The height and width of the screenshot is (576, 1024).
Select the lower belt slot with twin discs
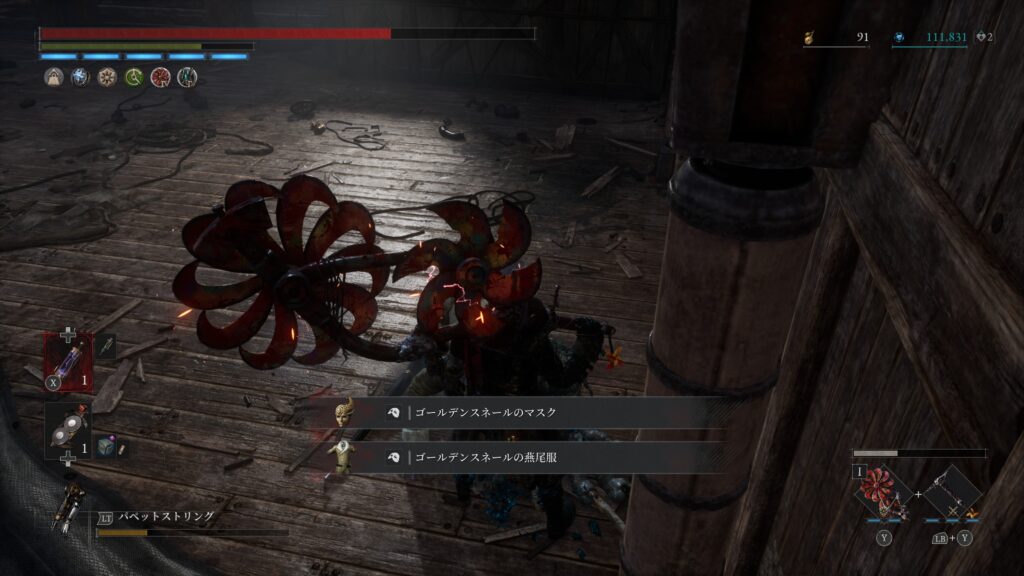coord(67,428)
